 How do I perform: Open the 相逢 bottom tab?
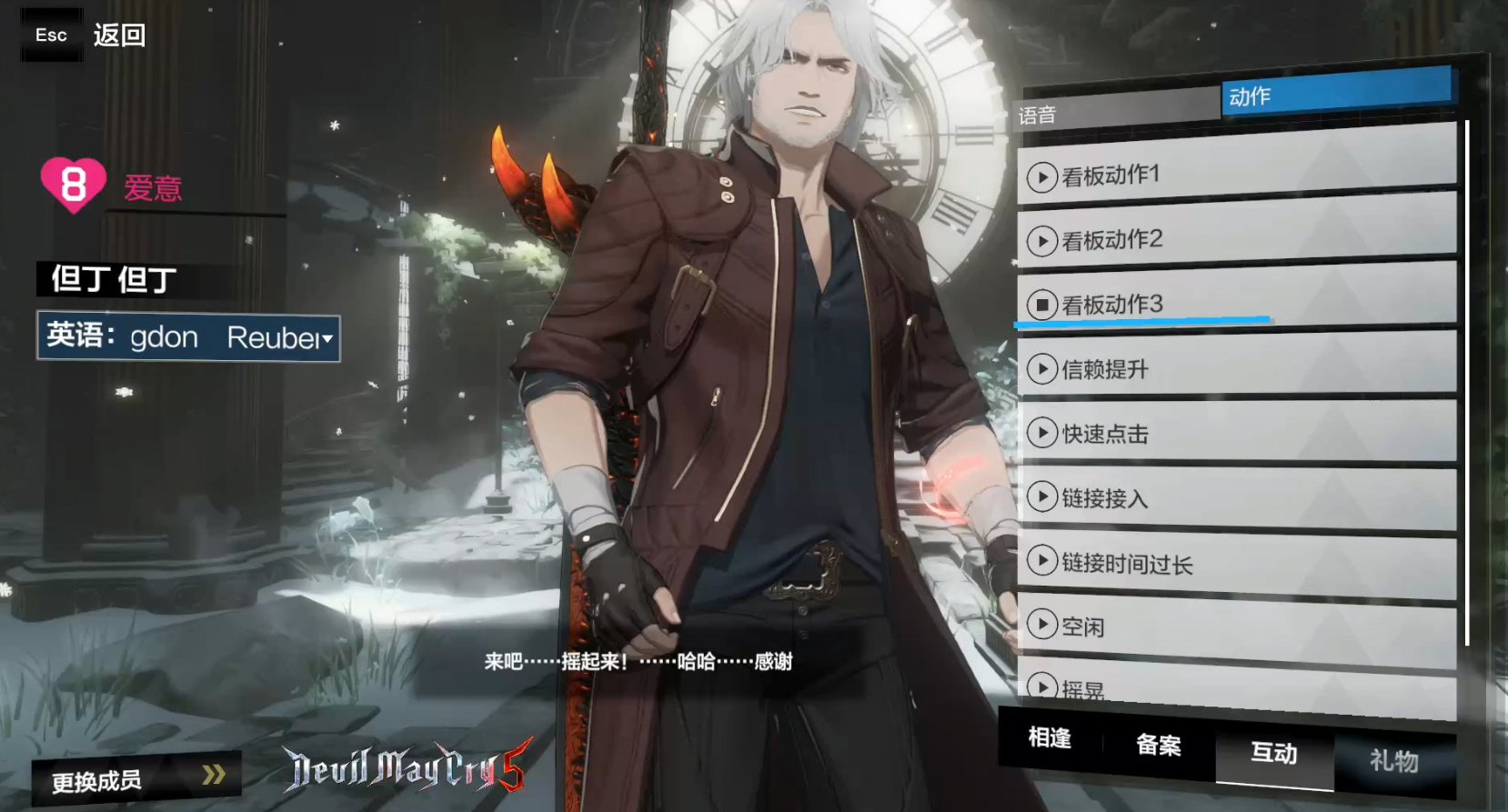[x=1050, y=738]
